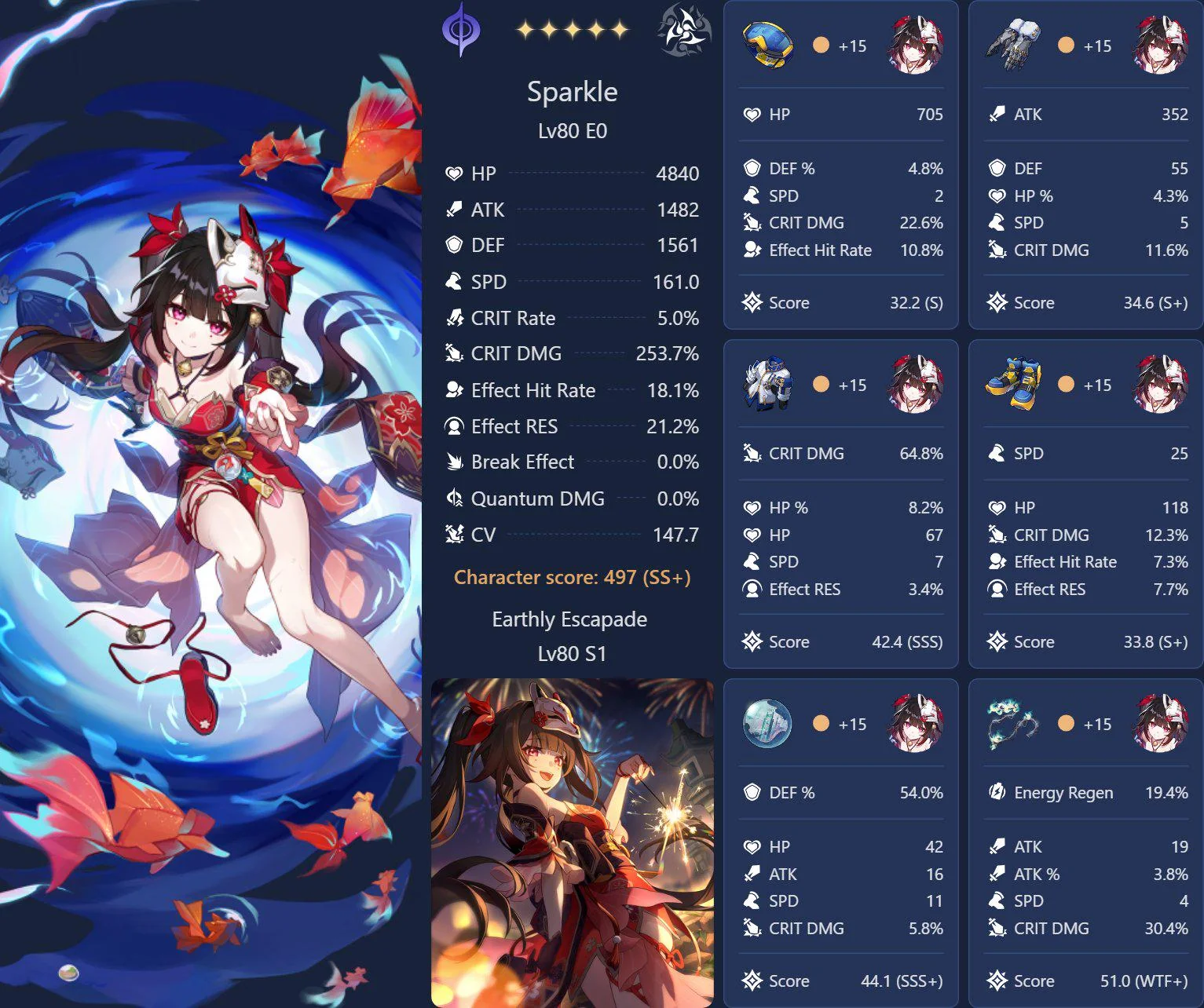
Task: Click the Score diamond icon showing 51.0 (WTF+)
Action: click(x=997, y=981)
